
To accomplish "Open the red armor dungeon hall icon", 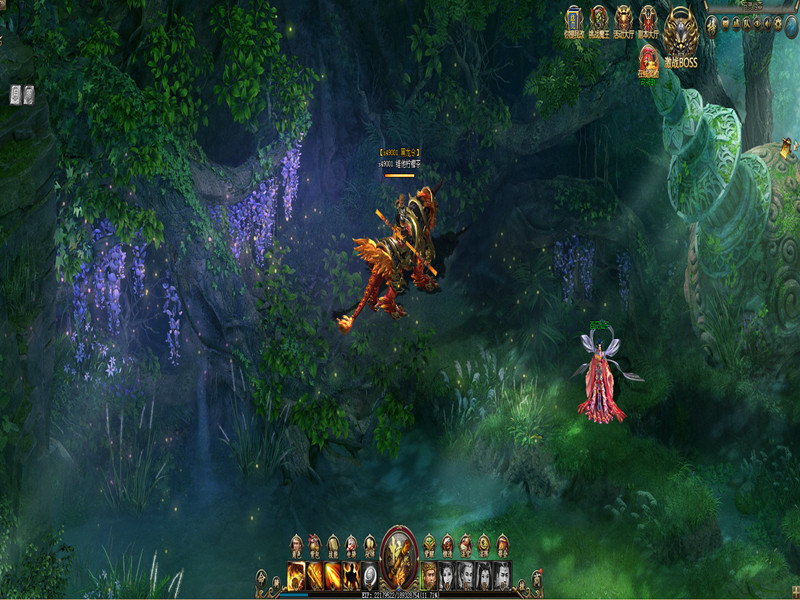I will coord(649,19).
